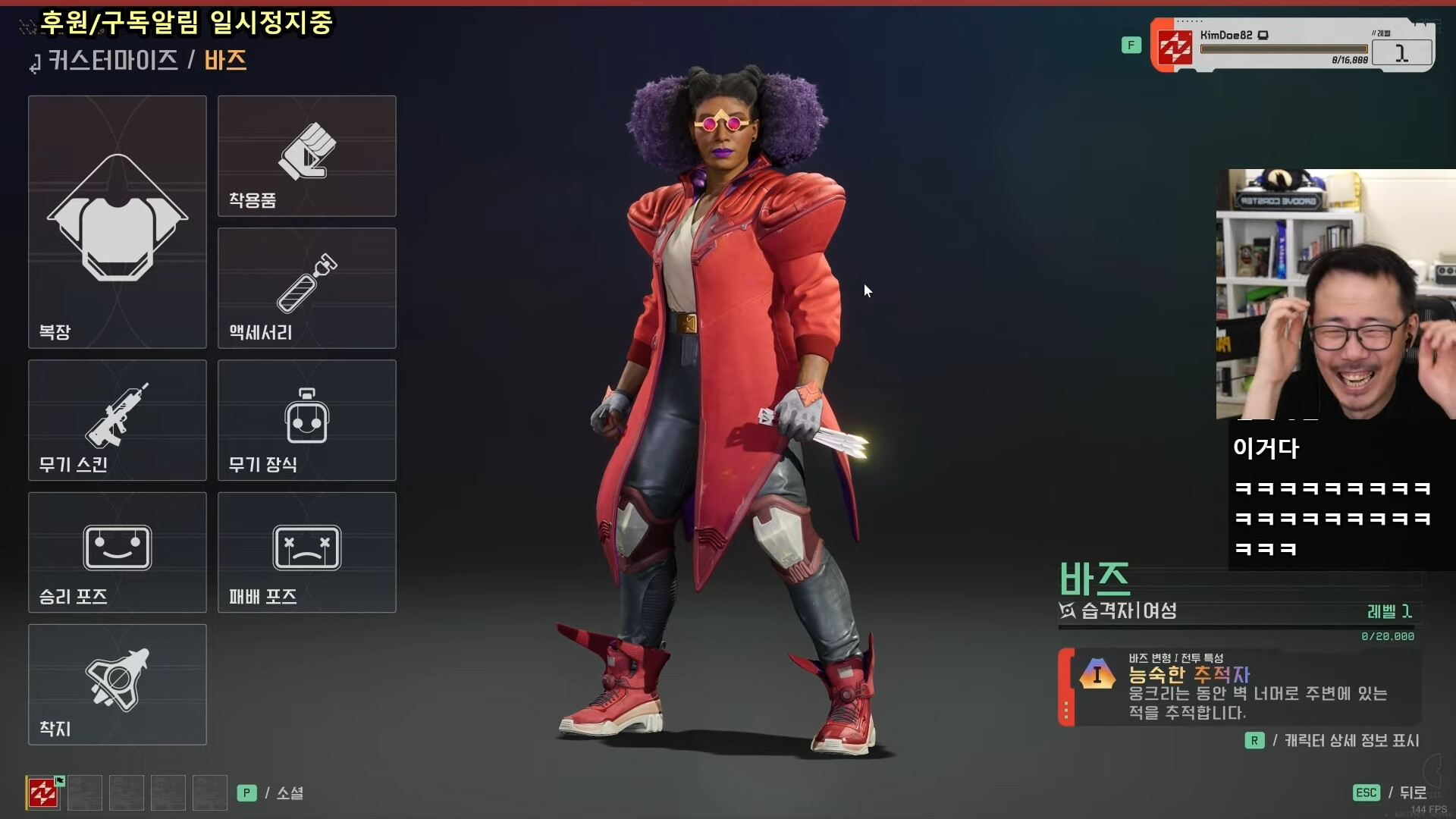Screen dimensions: 1456x819
Task: Select the 착용품 wearables tile
Action: tap(306, 155)
